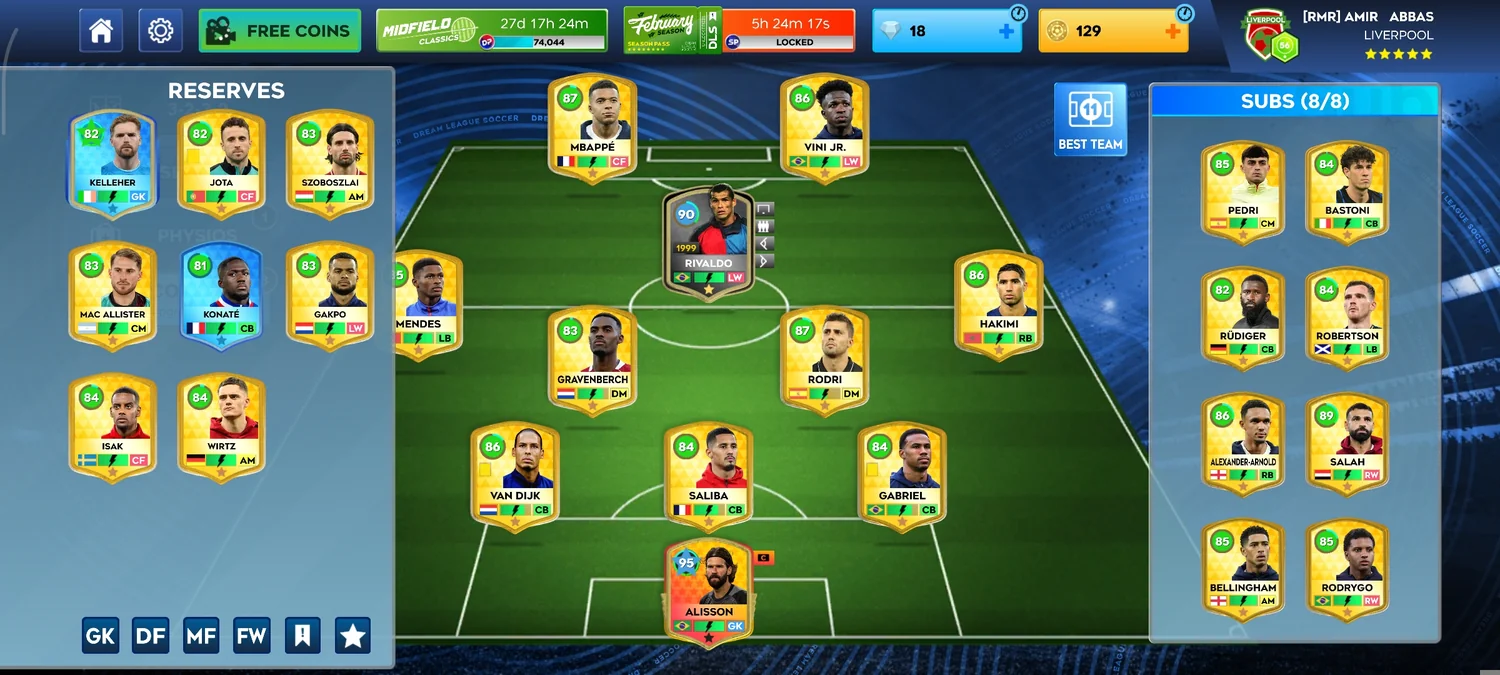1500x675 pixels.
Task: Add more gold coins with the plus
Action: point(1173,31)
